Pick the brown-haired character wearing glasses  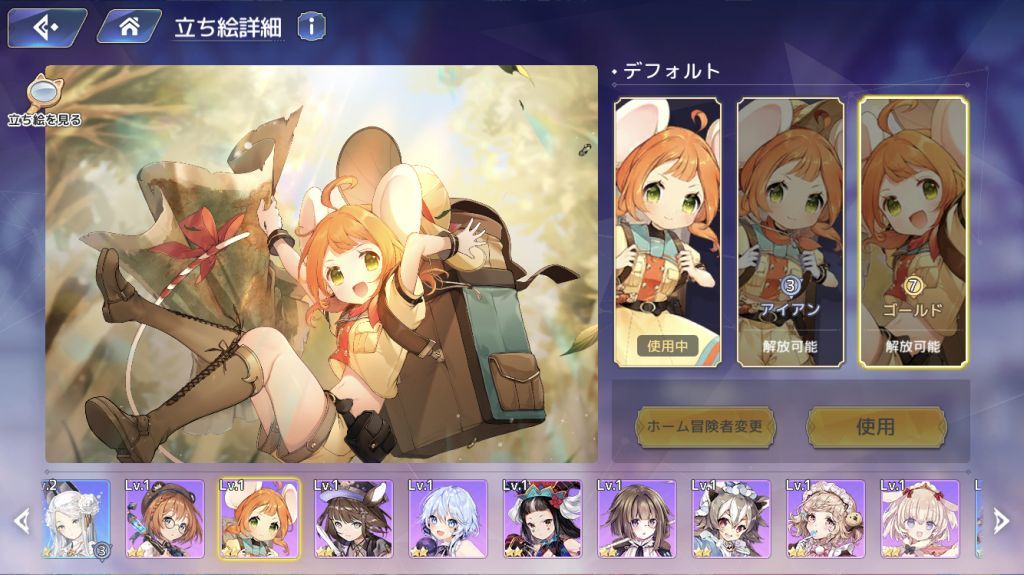164,519
